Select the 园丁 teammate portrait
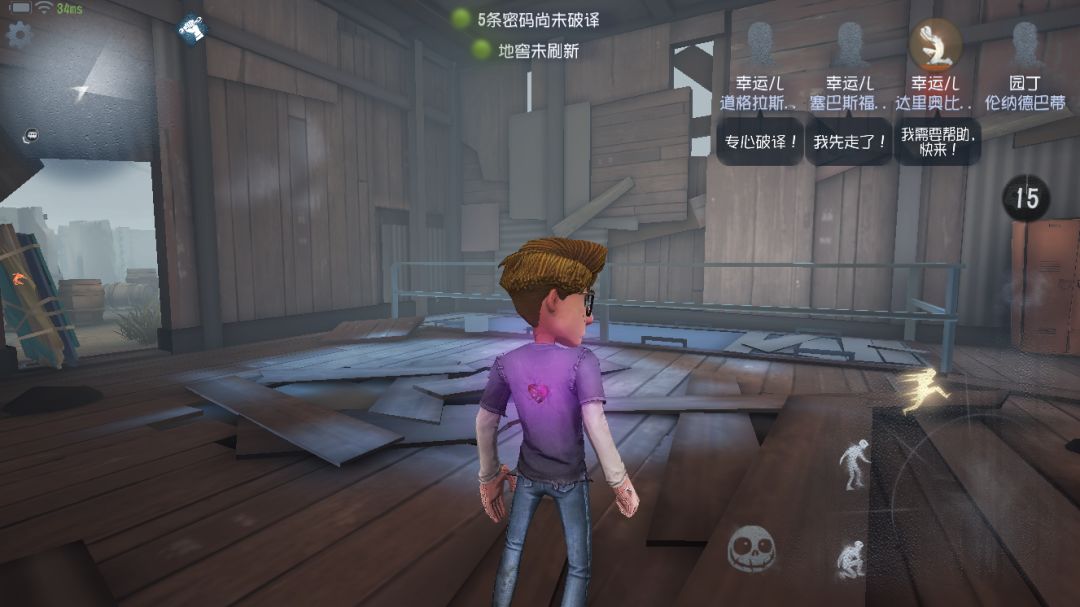1080x607 pixels. pyautogui.click(x=1024, y=44)
